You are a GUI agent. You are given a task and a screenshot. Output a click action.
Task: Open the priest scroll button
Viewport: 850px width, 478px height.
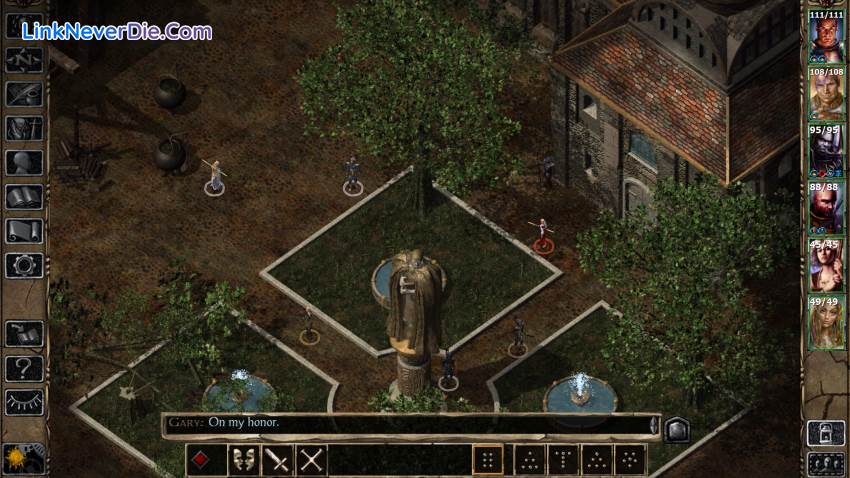click(23, 231)
